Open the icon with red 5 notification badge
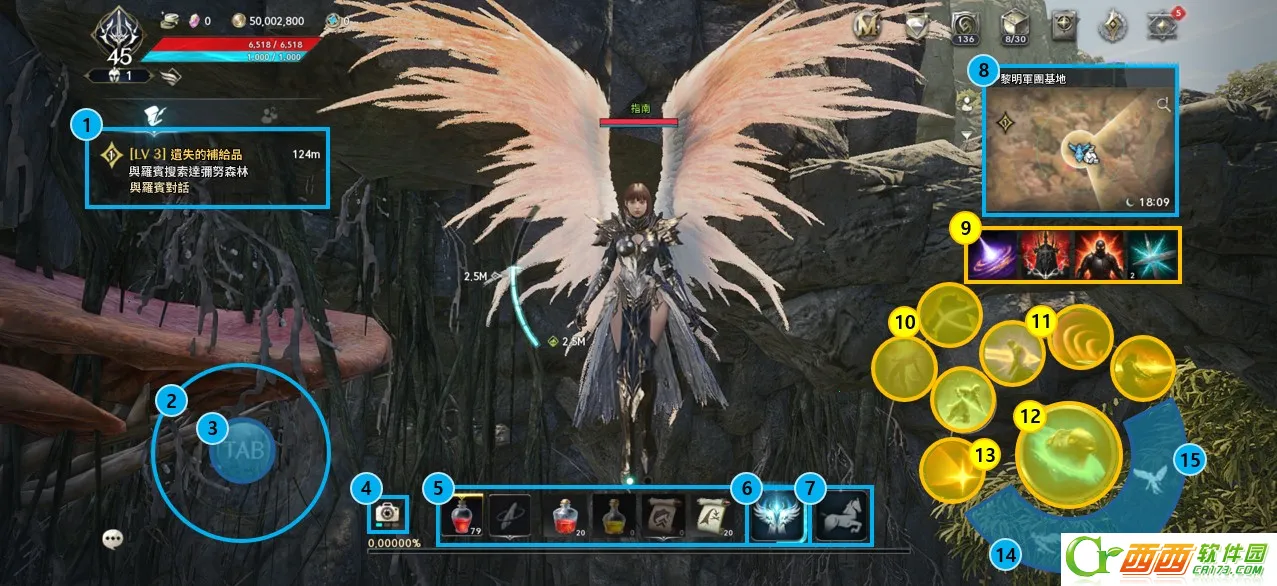This screenshot has height=586, width=1277. 1161,27
